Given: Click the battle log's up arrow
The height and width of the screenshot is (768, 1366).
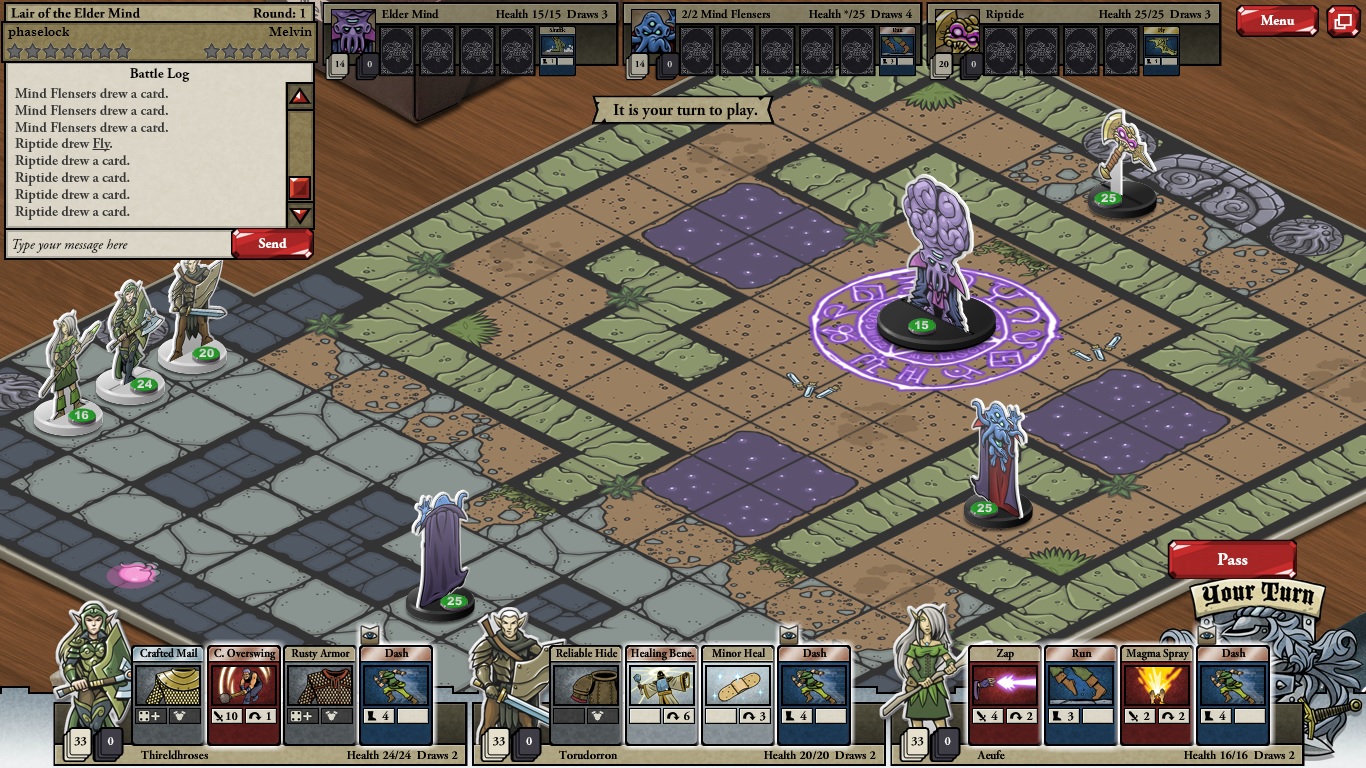Looking at the screenshot, I should (300, 96).
